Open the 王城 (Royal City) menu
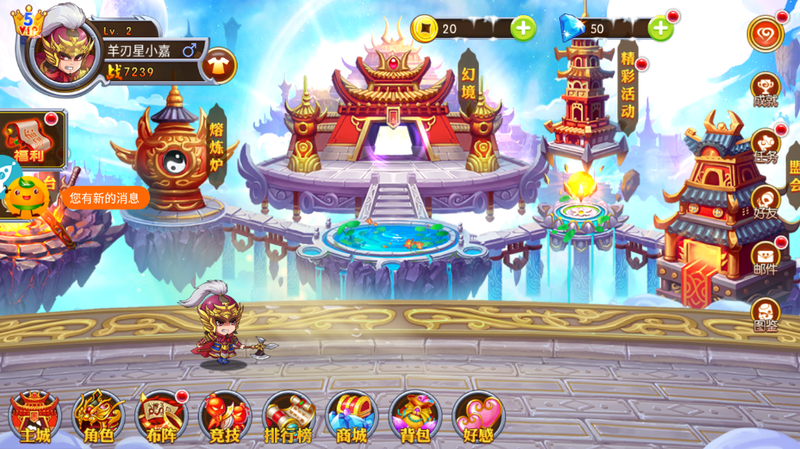This screenshot has height=449, width=800. (35, 415)
